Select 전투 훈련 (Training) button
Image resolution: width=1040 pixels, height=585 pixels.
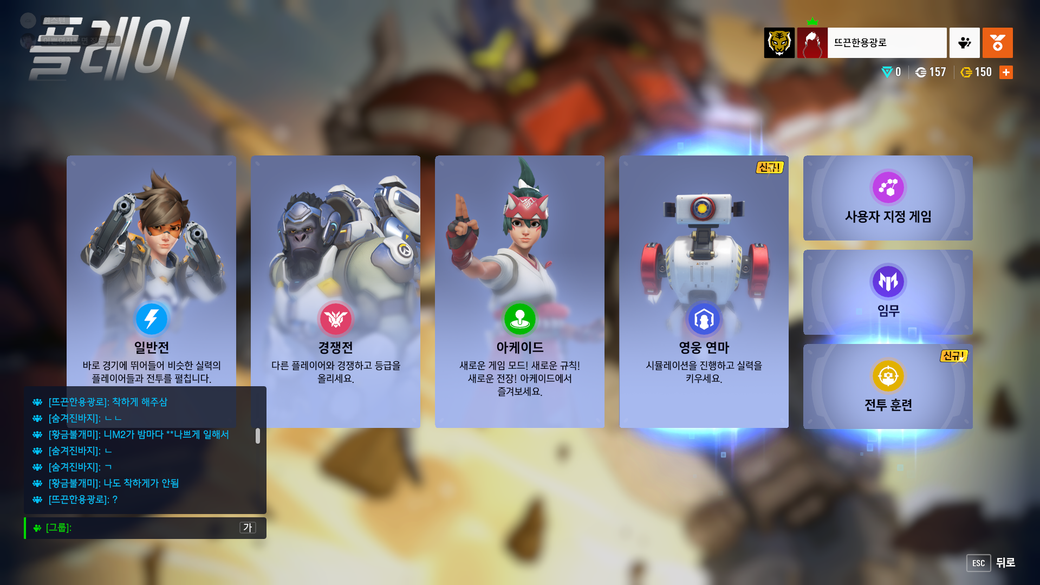tap(887, 386)
